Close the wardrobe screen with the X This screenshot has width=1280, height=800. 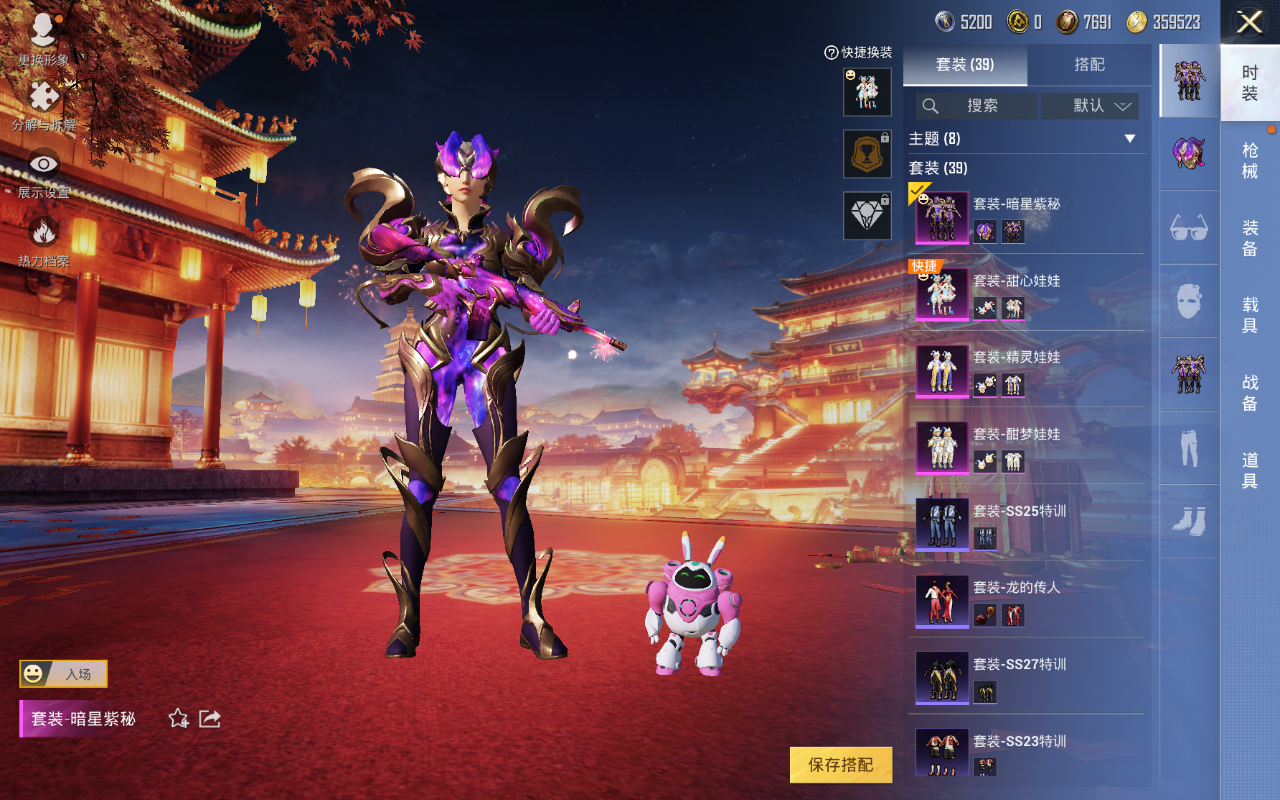[1249, 22]
